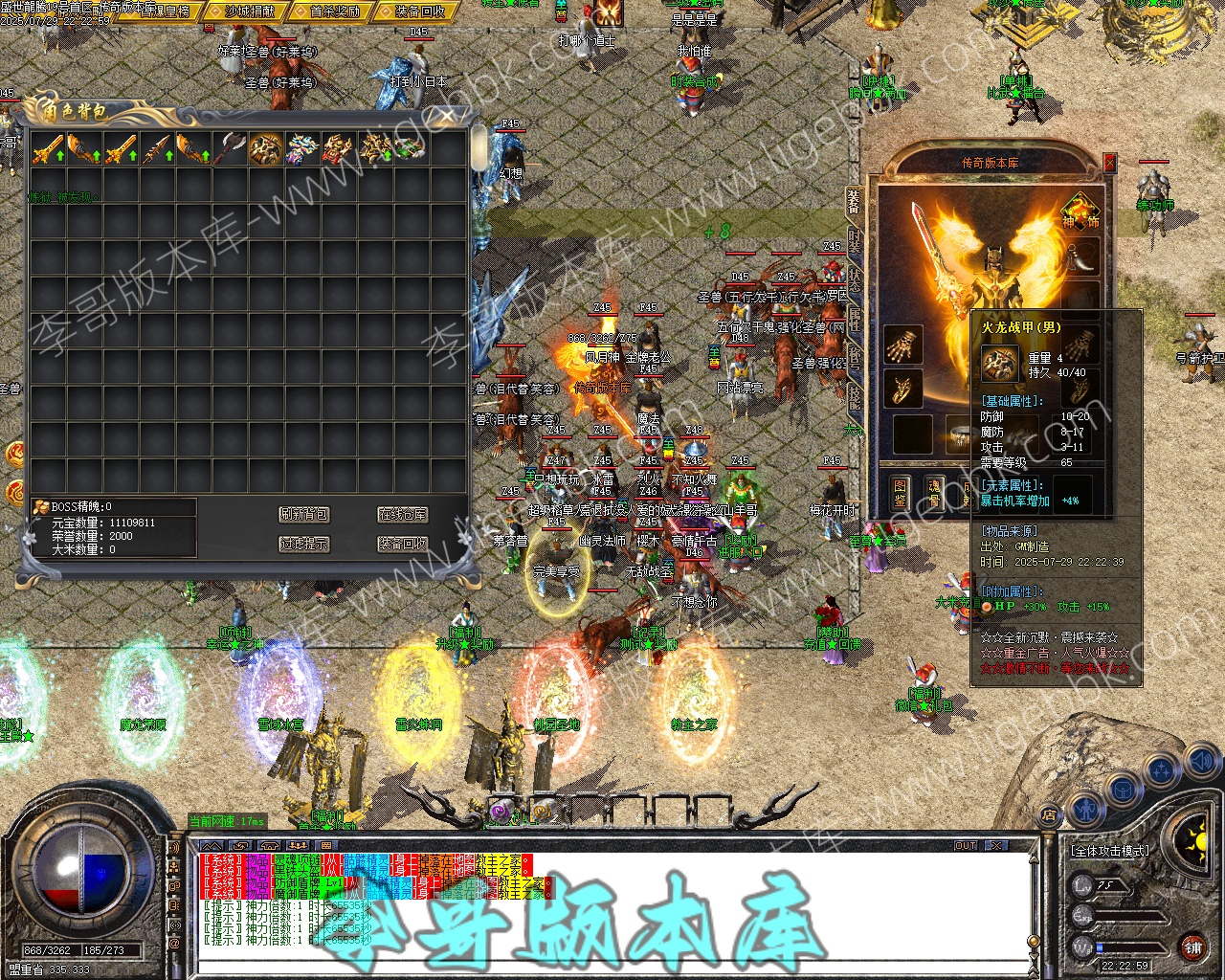This screenshot has width=1225, height=980.
Task: Click the 装备回收 button in the top bar
Action: coord(419,11)
